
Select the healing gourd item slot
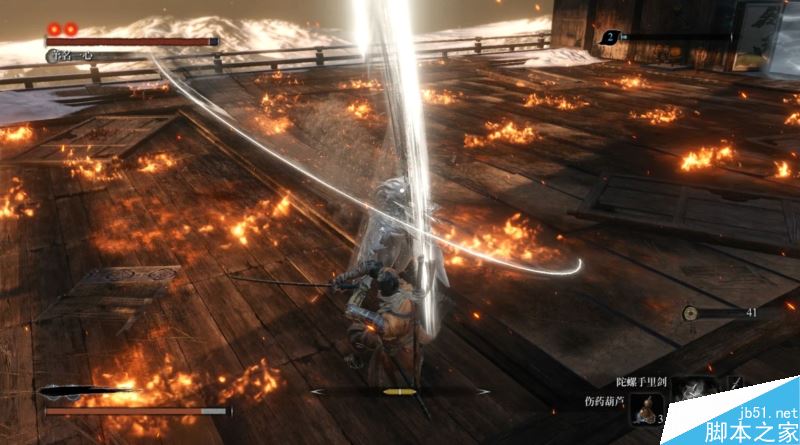click(649, 409)
